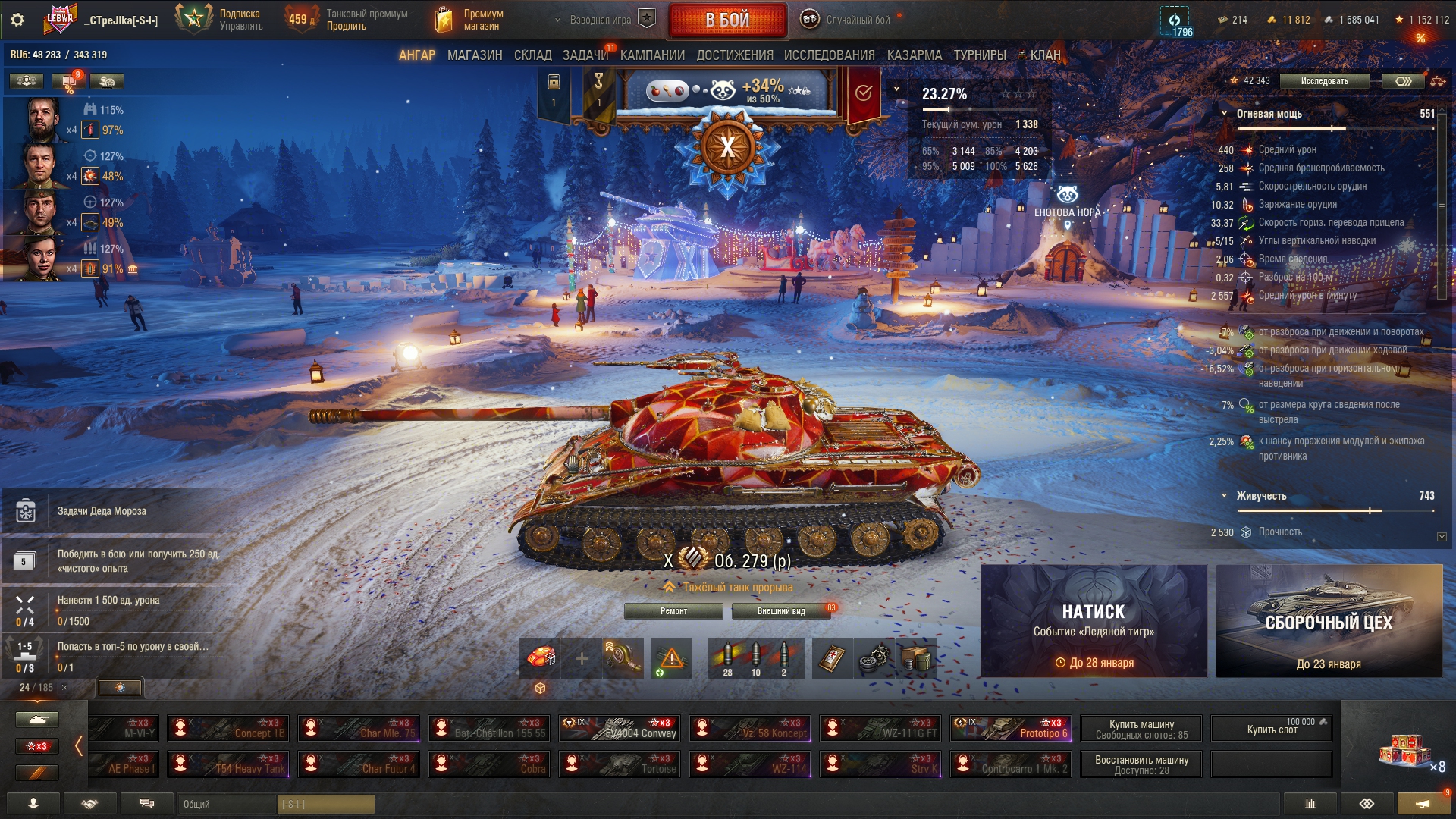Screen dimensions: 1456x819
Task: Open the СКЛАД tab
Action: 532,55
